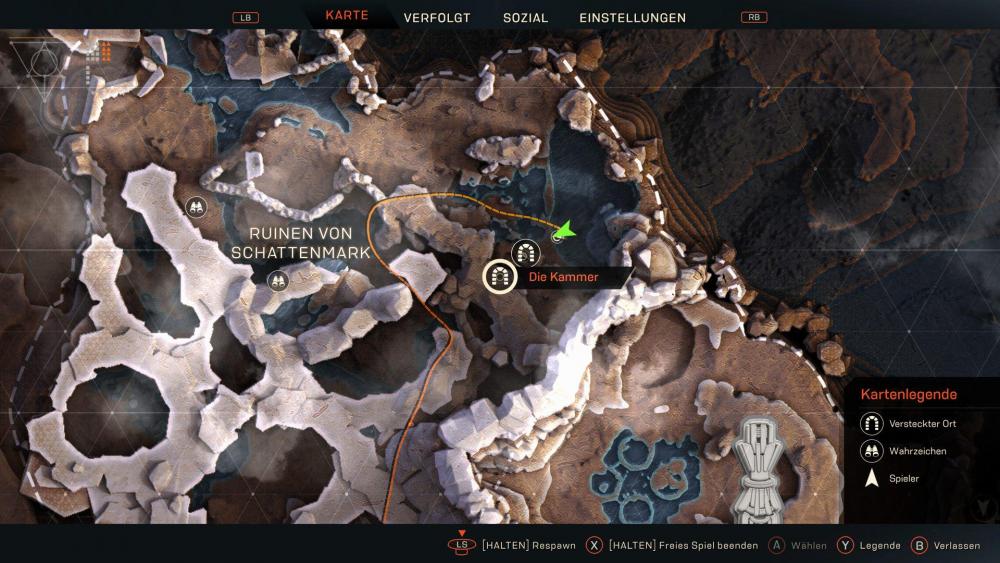The image size is (1000, 563).
Task: Choose the green player arrow on the map
Action: coord(564,232)
